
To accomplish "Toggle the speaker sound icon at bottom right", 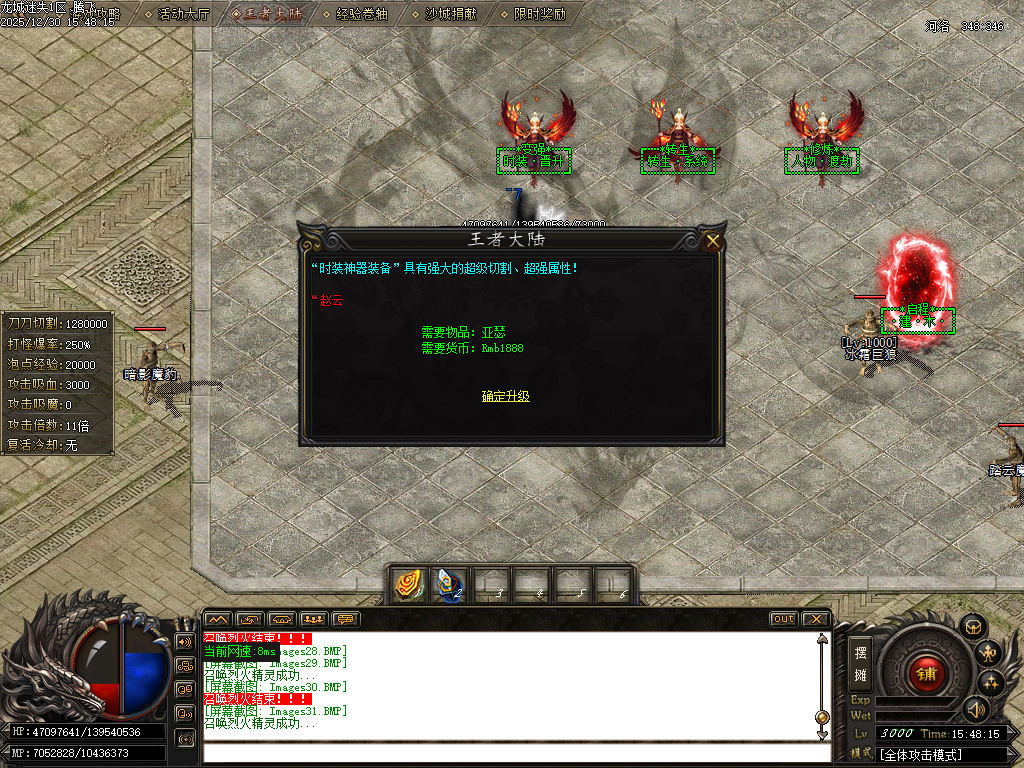I will point(976,709).
